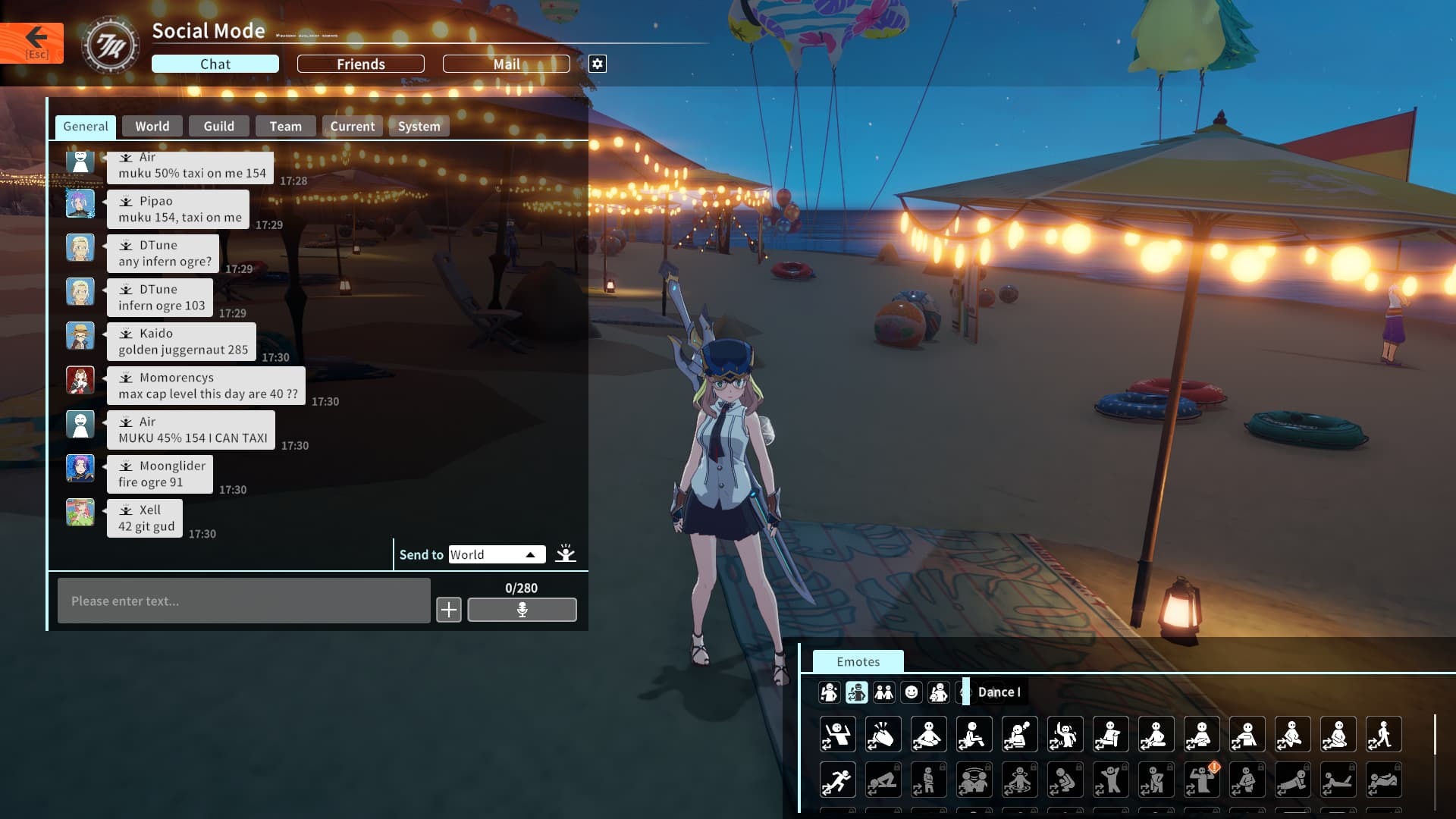Click the plus button beside chat input
The height and width of the screenshot is (819, 1456).
click(449, 610)
